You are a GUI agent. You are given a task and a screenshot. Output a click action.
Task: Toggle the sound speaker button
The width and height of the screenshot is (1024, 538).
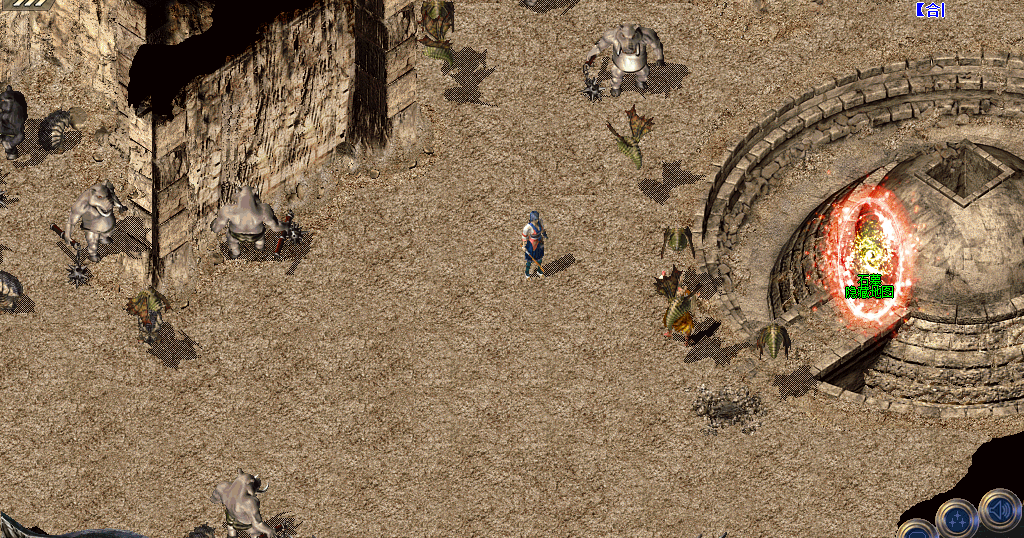(x=999, y=508)
